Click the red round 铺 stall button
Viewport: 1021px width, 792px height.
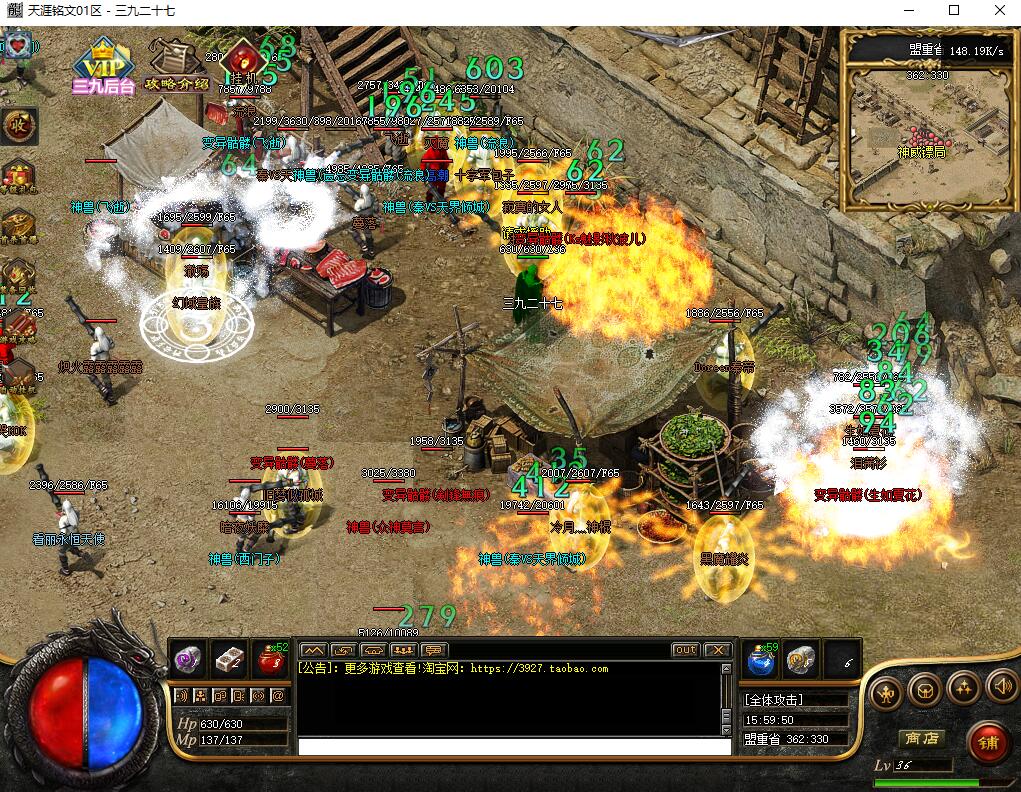coord(989,743)
